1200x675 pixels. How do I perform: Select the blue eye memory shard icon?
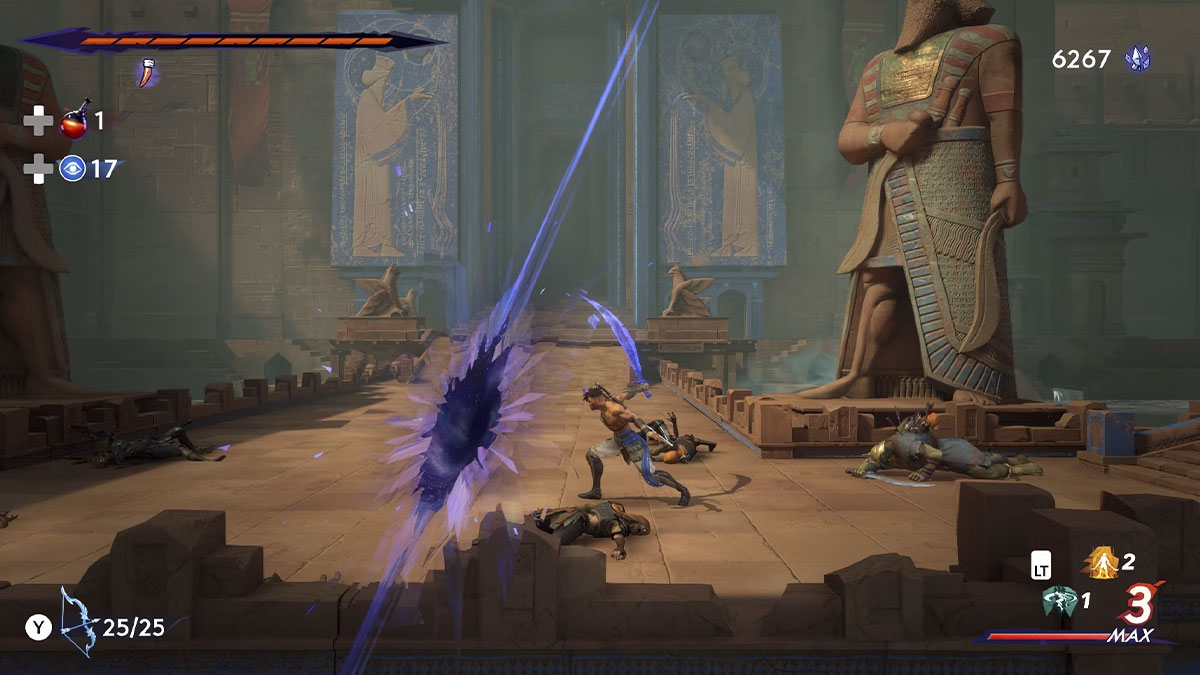72,168
